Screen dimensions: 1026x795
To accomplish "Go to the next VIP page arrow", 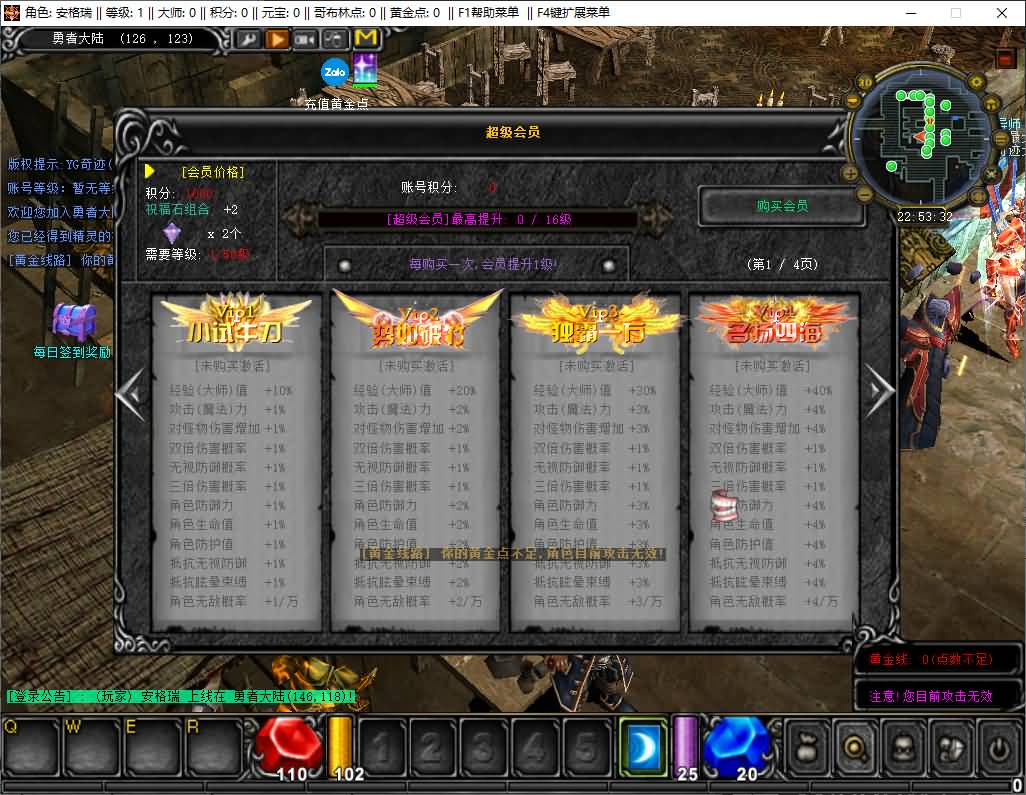I will coord(879,392).
